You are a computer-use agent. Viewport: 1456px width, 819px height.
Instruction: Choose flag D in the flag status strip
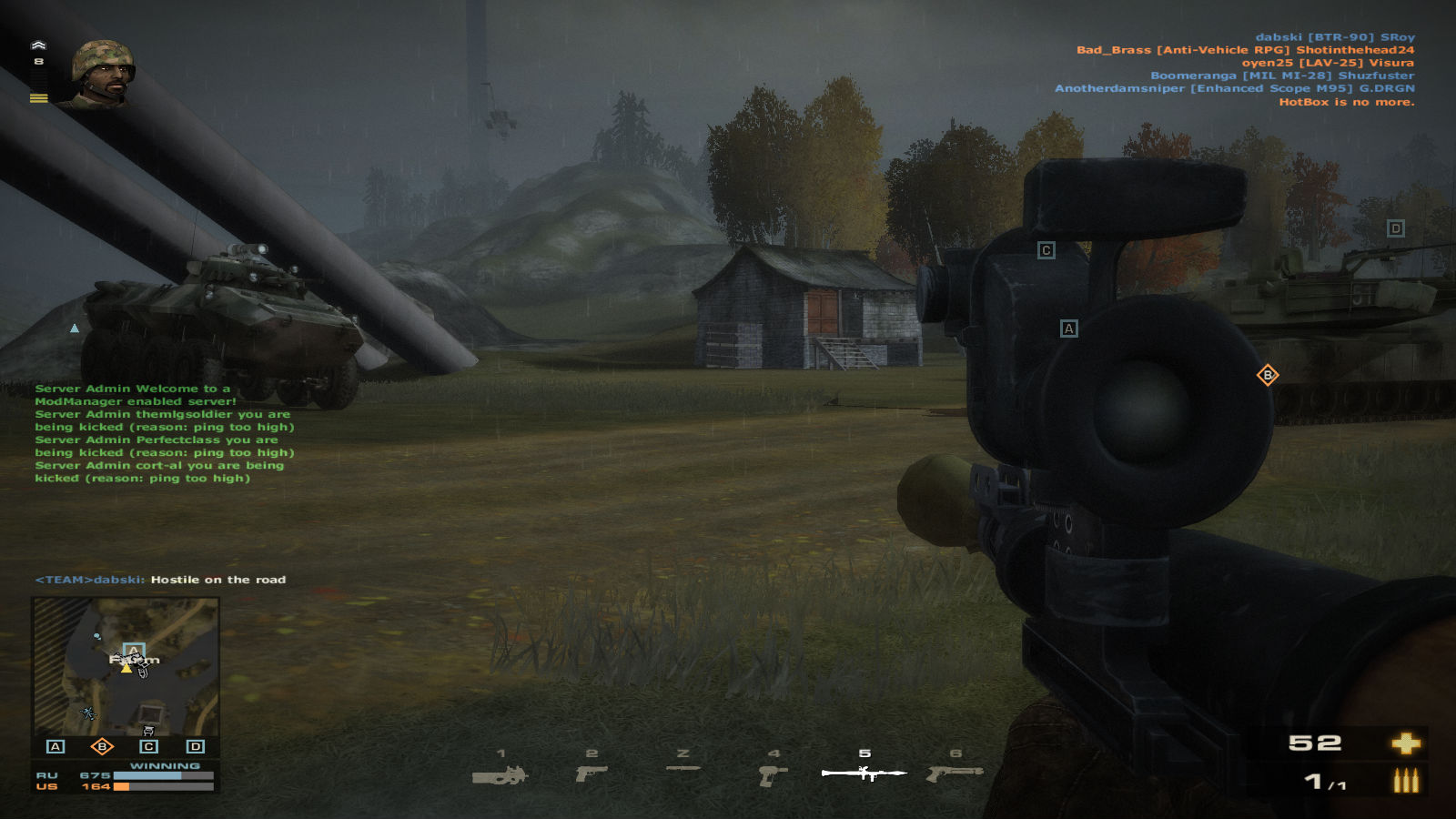coord(195,746)
